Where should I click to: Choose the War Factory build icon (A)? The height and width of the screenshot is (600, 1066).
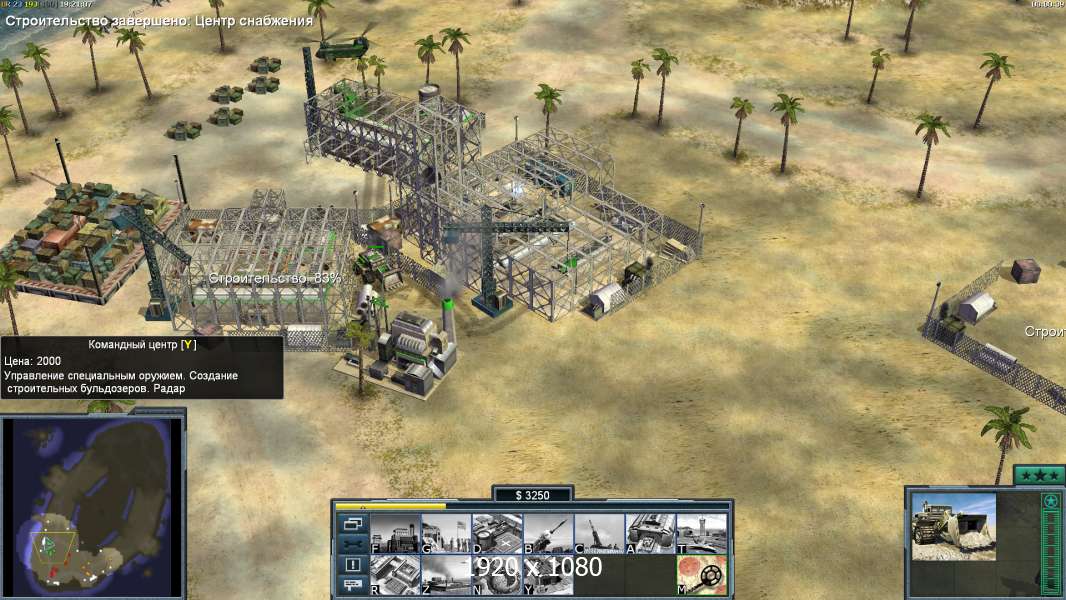(x=650, y=533)
